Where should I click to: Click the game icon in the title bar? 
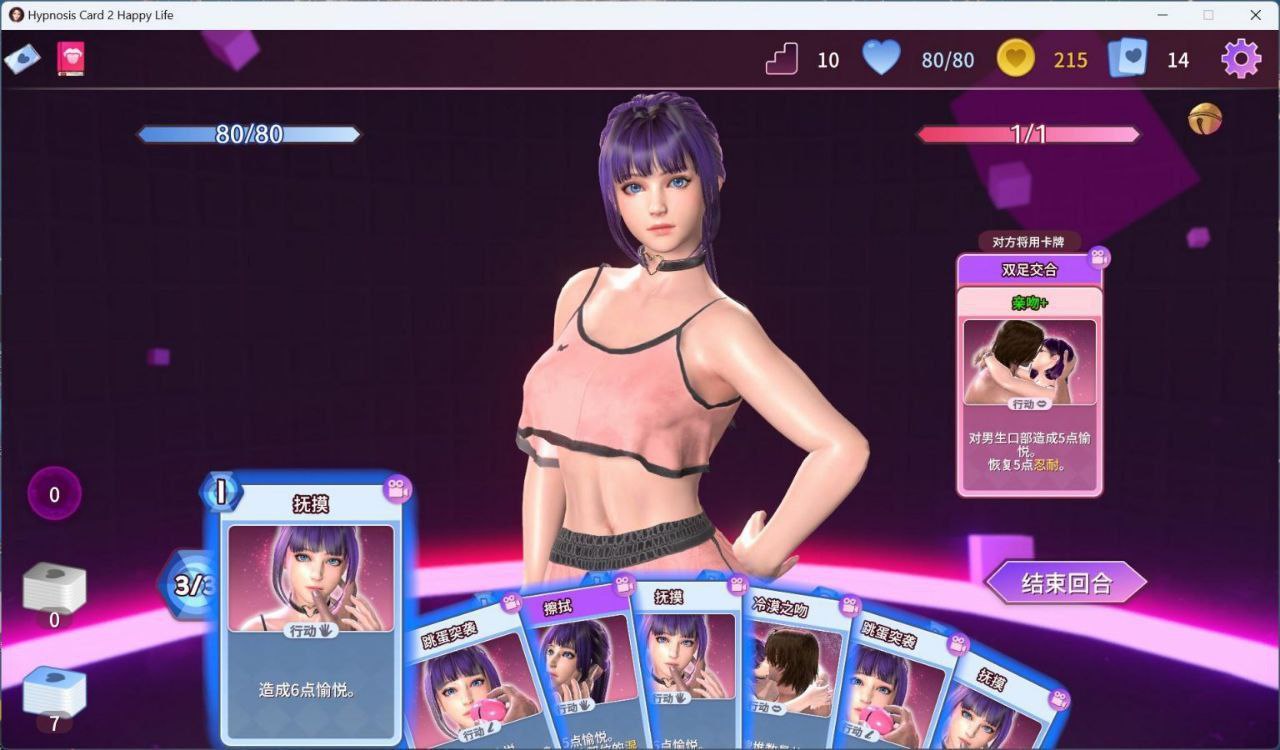15,15
